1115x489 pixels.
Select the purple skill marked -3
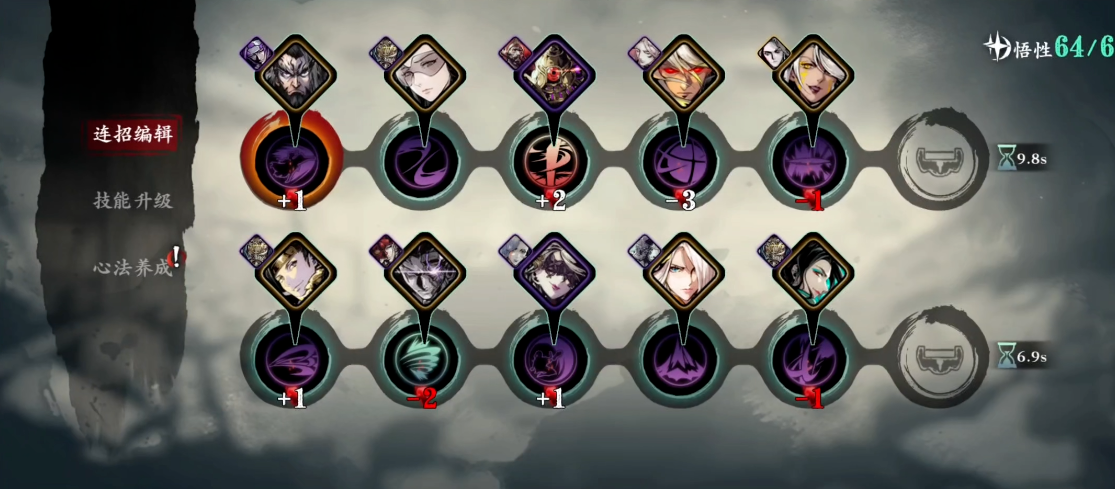coord(678,160)
